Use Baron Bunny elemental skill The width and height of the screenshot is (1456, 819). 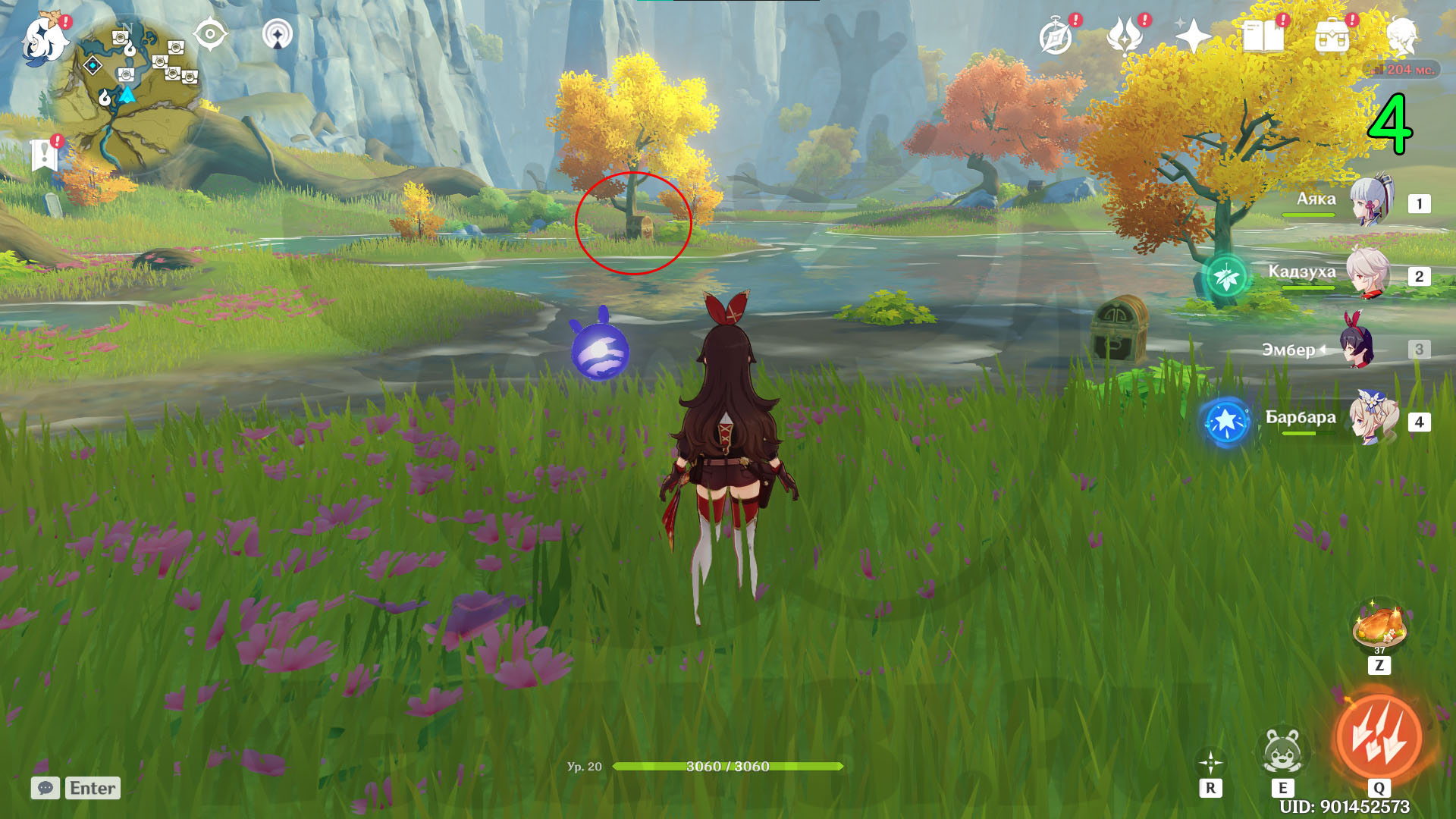click(1282, 752)
